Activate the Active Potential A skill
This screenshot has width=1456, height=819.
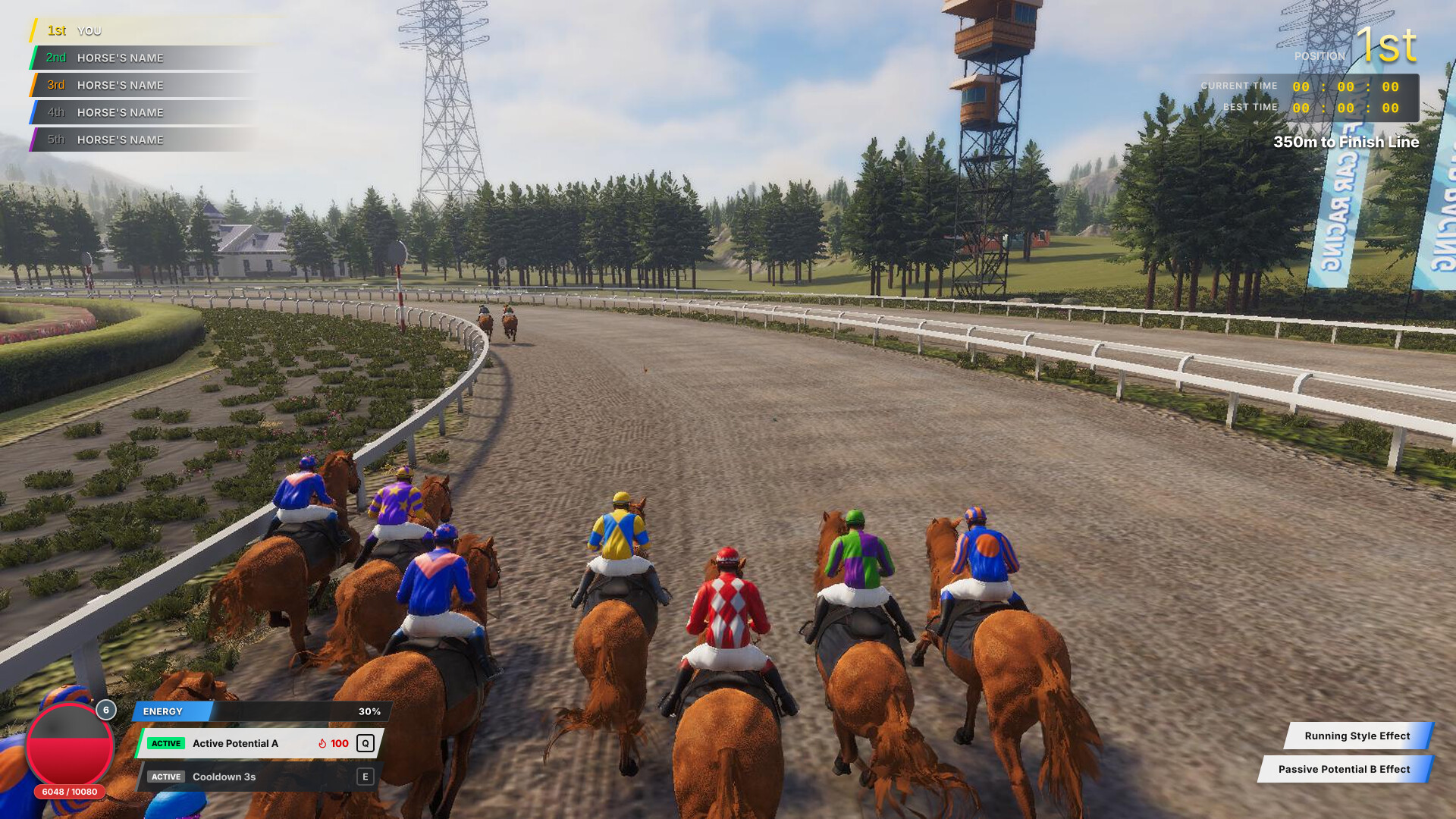(x=237, y=743)
